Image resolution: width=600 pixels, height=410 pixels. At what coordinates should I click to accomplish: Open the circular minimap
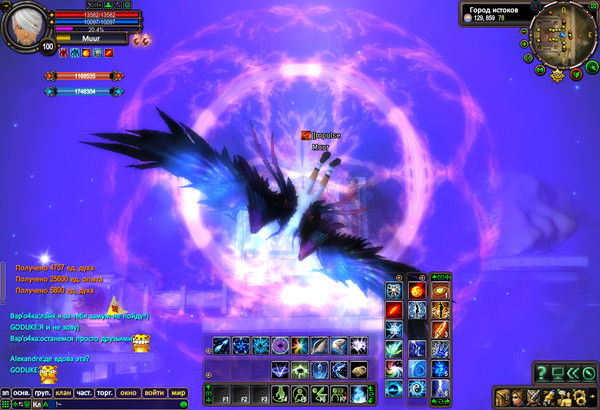561,33
